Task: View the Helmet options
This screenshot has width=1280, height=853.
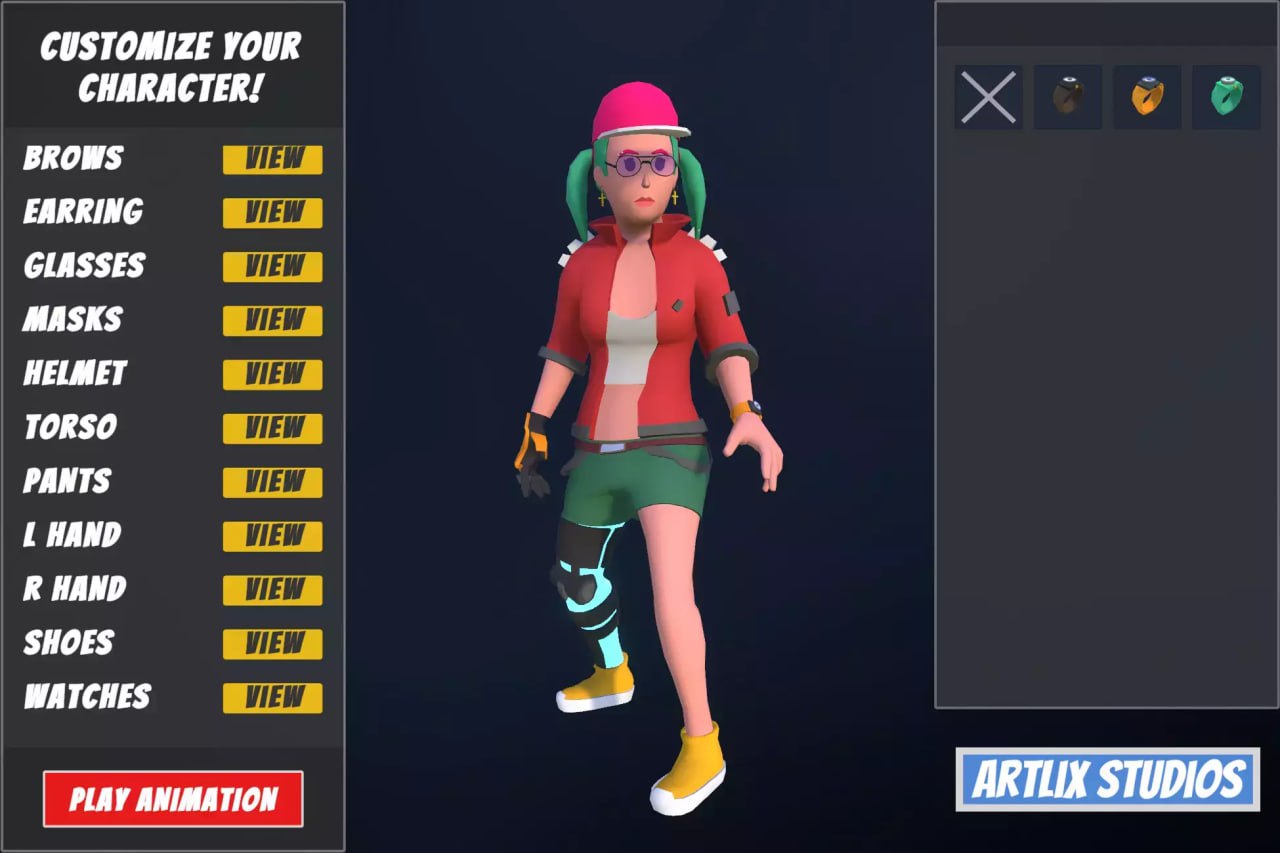Action: 272,374
